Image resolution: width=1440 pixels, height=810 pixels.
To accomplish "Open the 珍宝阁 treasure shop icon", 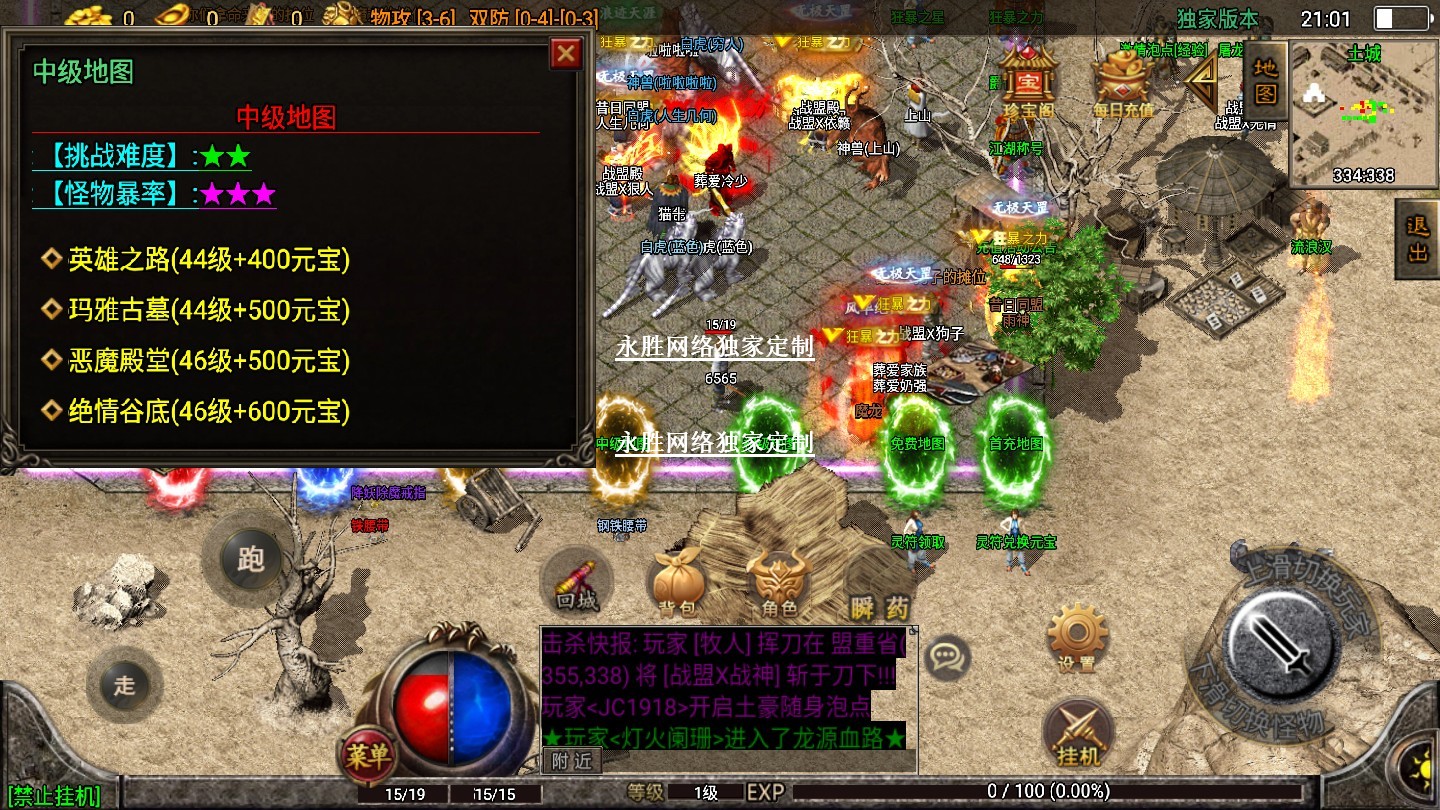I will pyautogui.click(x=1028, y=80).
